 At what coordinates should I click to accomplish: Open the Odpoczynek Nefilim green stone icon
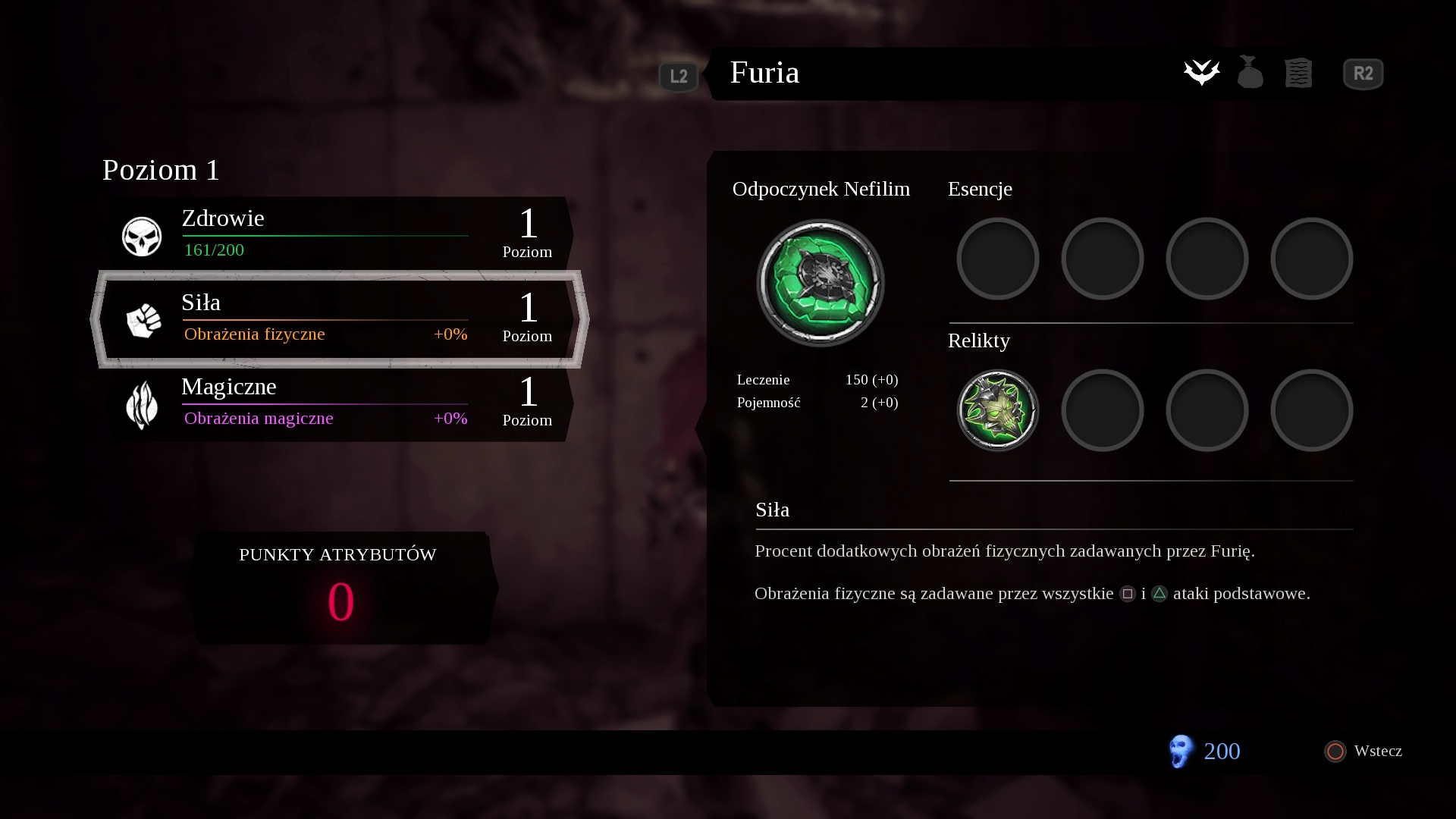point(821,283)
